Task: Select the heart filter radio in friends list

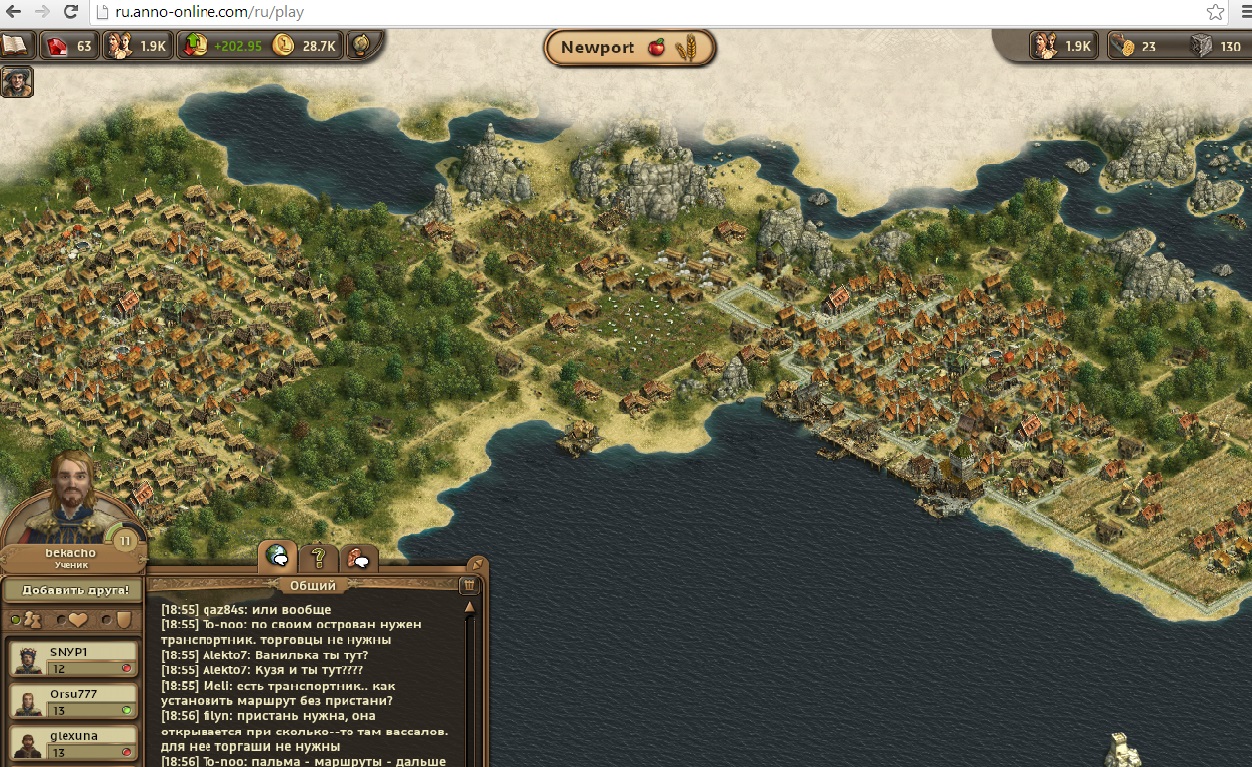Action: point(62,620)
